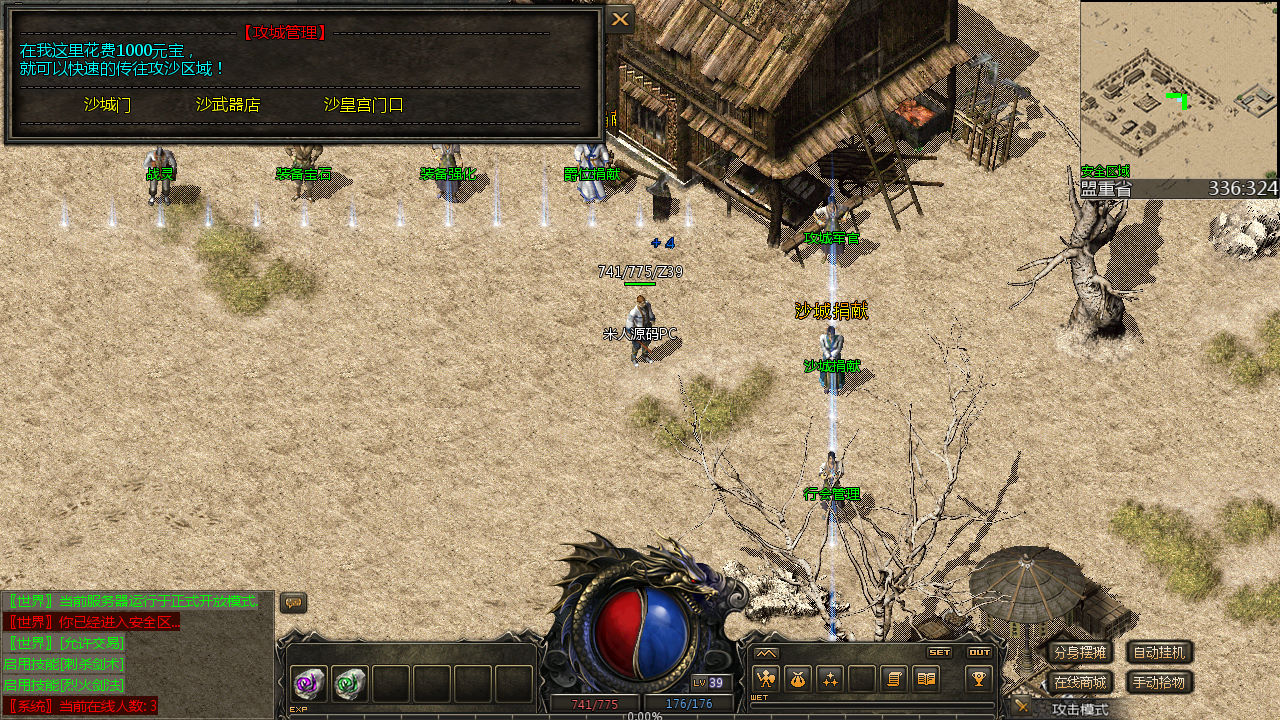The width and height of the screenshot is (1280, 720).
Task: Activate 分身摆摊 stall button
Action: (x=1080, y=653)
